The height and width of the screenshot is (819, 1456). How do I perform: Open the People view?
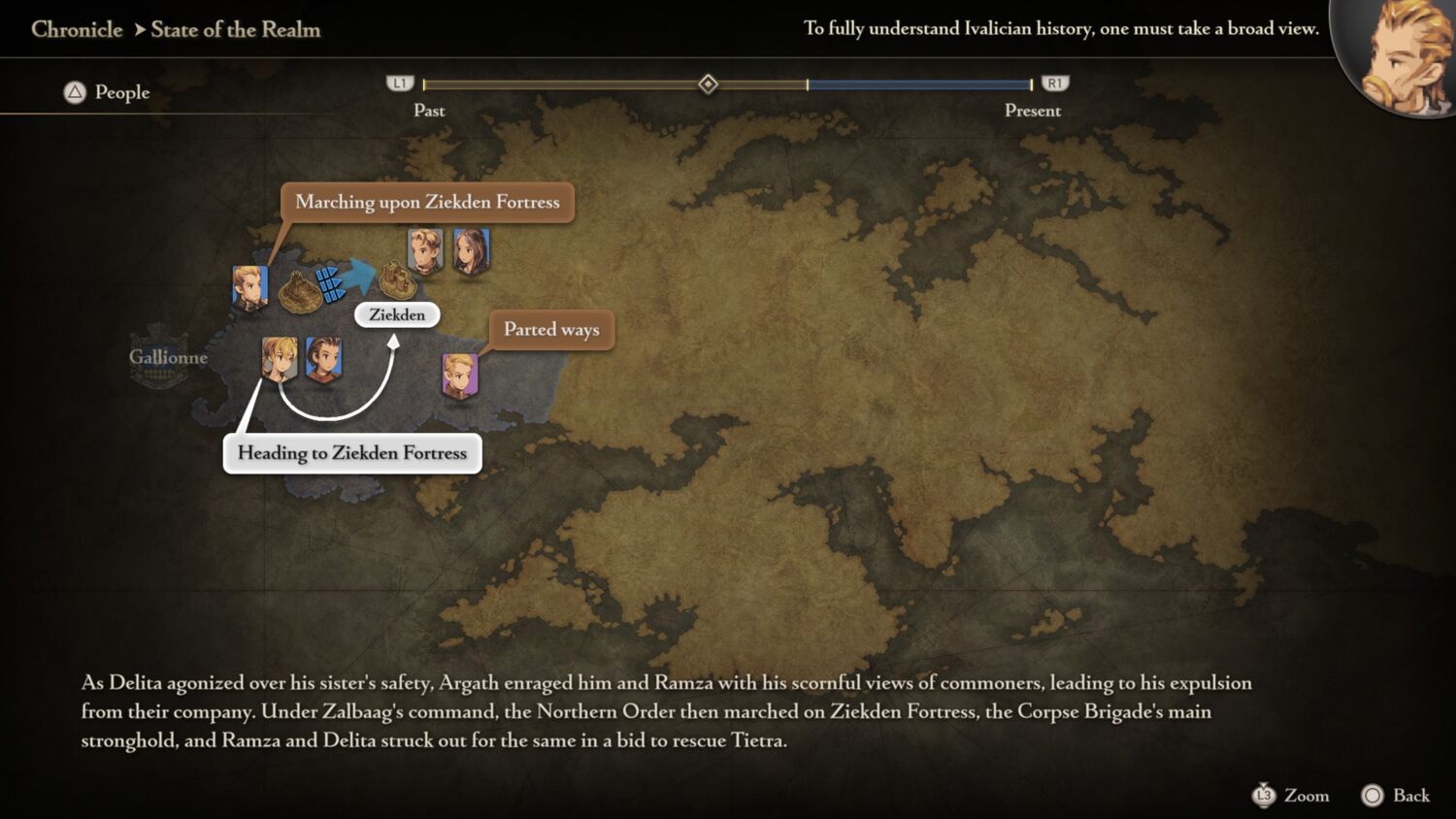tap(107, 92)
